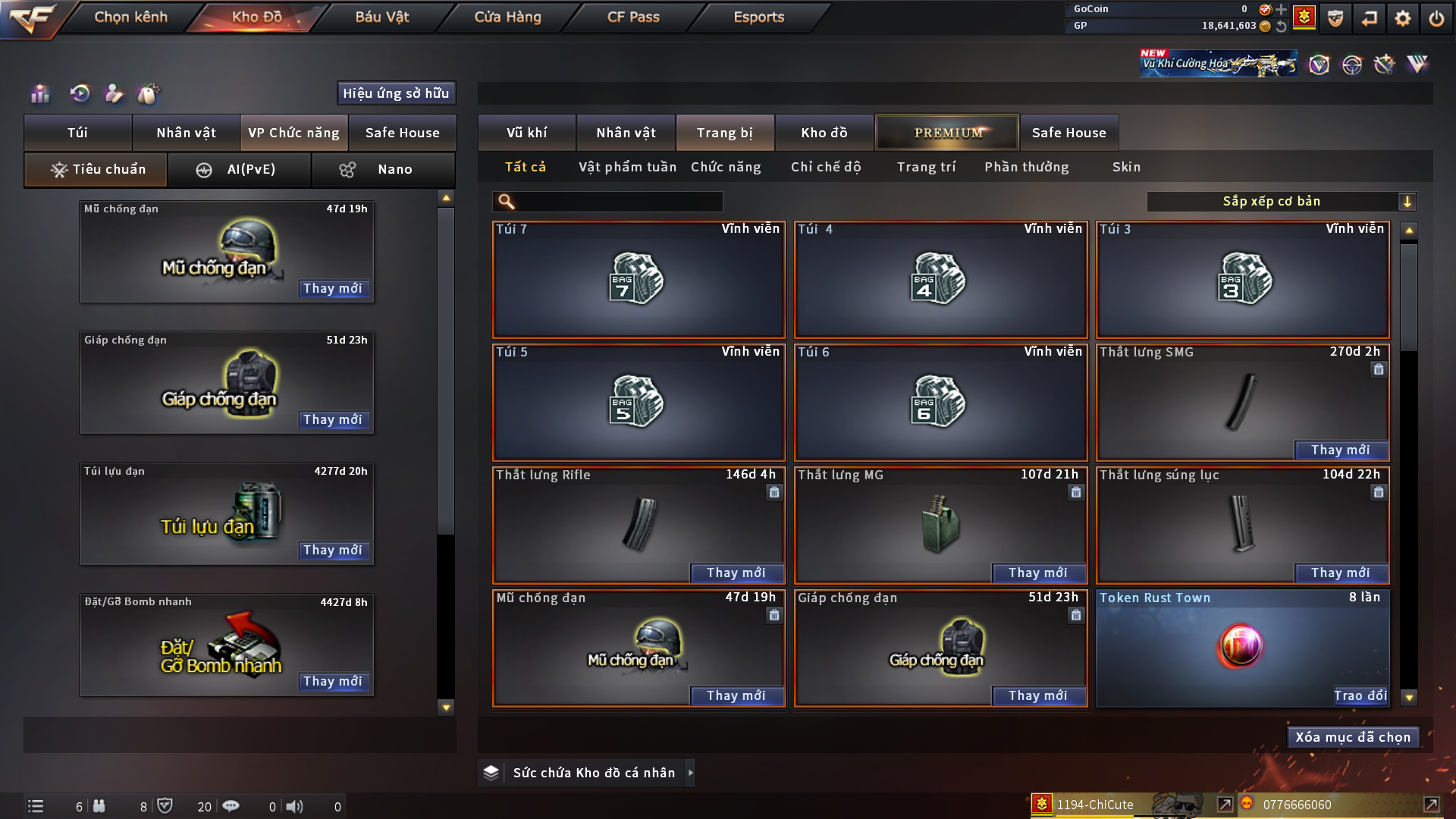Go to the Chọn kênh channel menu
The width and height of the screenshot is (1456, 819).
tap(130, 17)
